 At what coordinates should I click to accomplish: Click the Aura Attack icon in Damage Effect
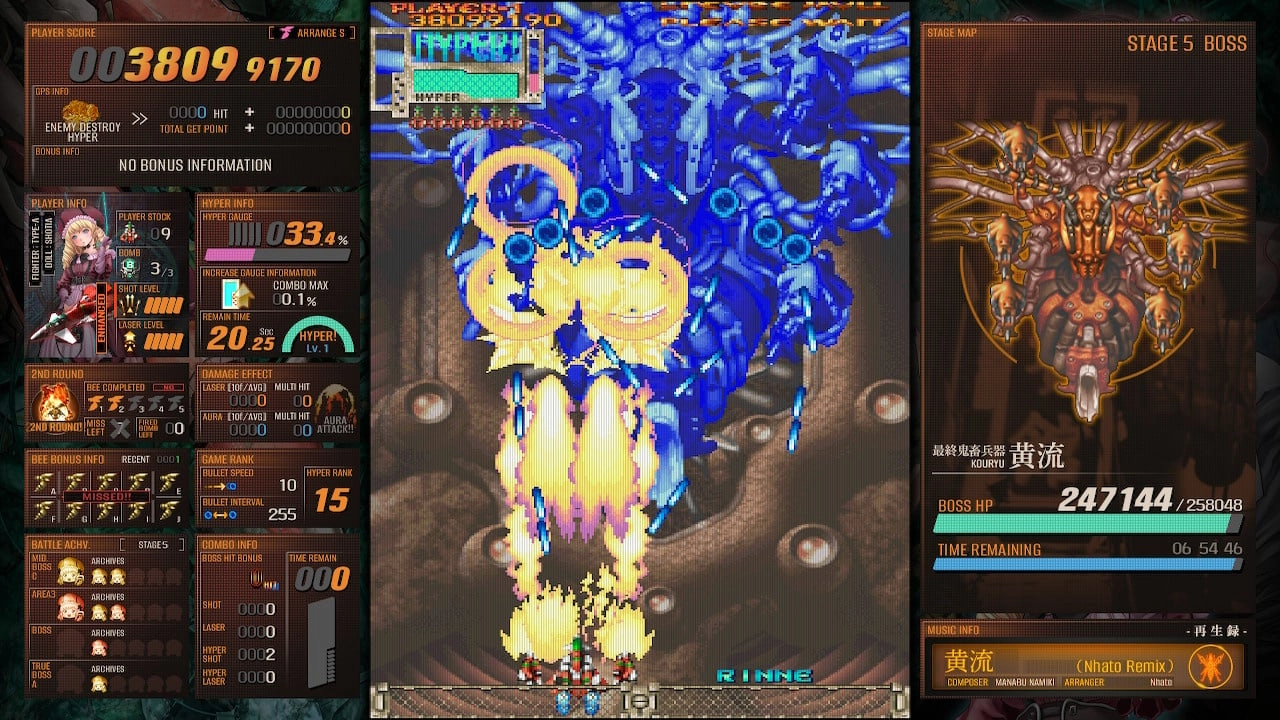(x=333, y=416)
